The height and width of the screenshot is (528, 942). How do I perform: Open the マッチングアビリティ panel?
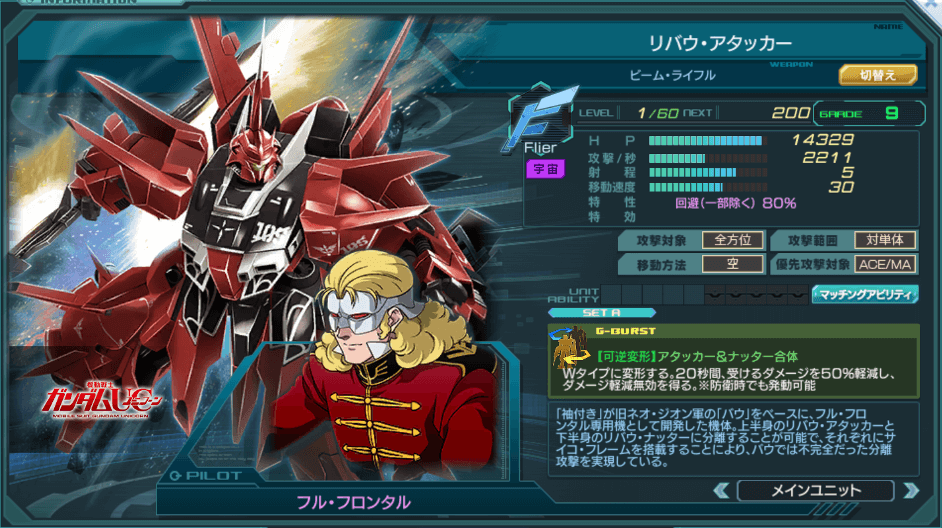pos(865,294)
